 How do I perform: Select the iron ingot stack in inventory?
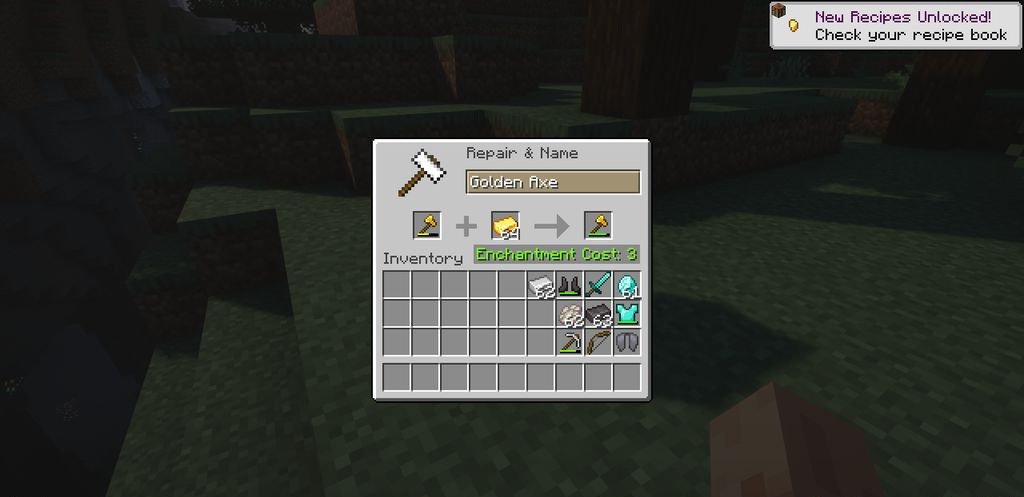click(541, 285)
